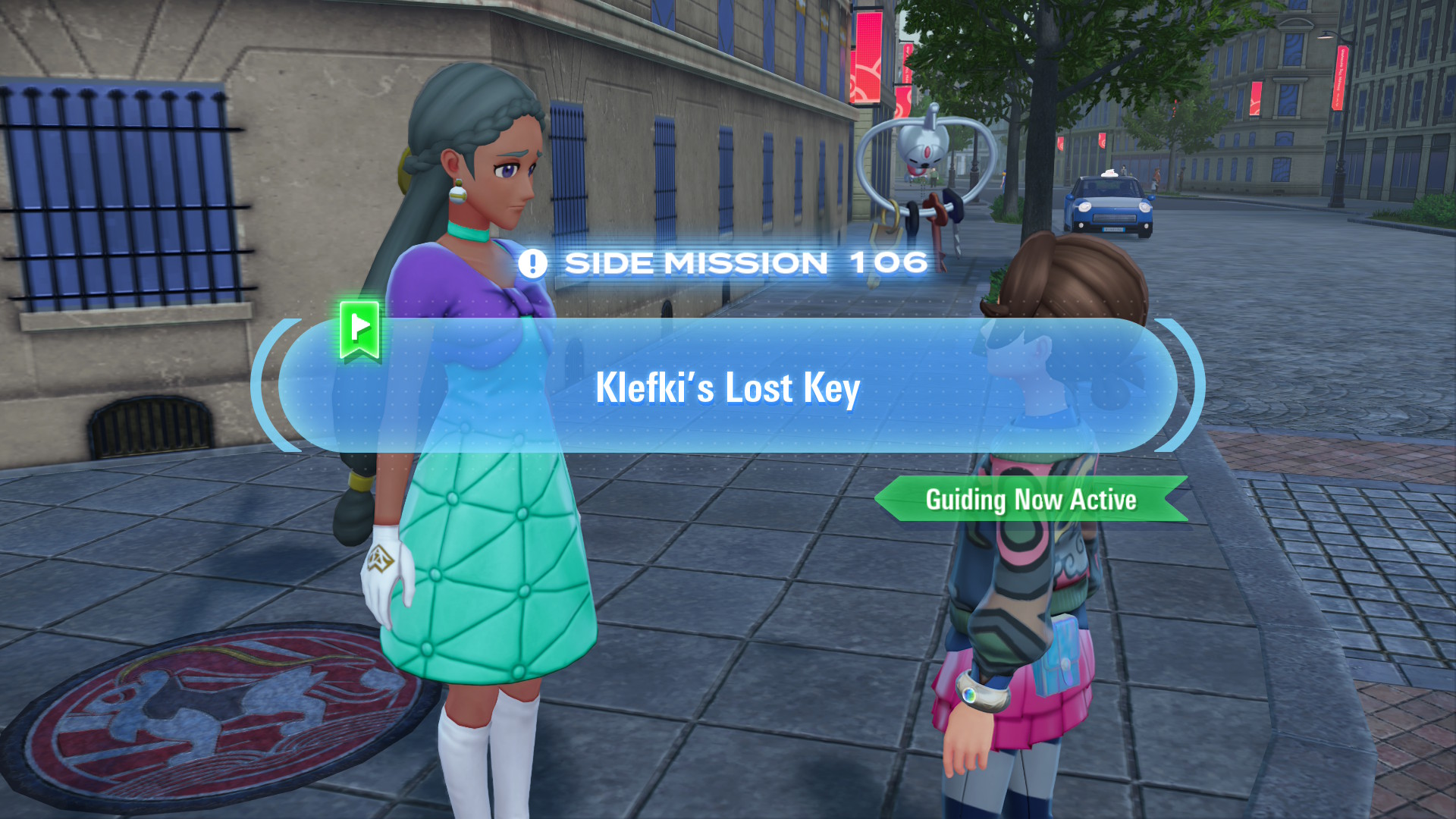The image size is (1456, 819).
Task: Click the Klefki's Lost Key title text
Action: tap(726, 388)
